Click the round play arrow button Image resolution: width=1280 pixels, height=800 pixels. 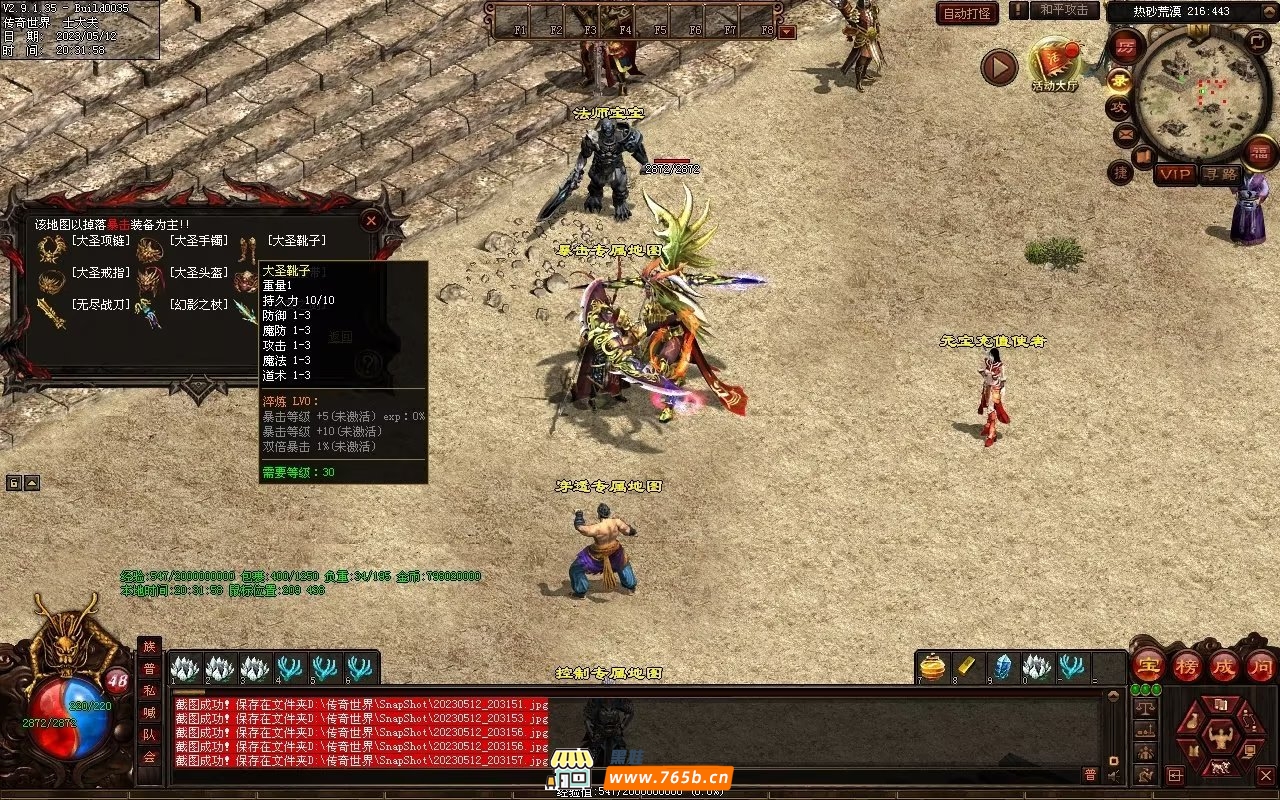coord(998,67)
